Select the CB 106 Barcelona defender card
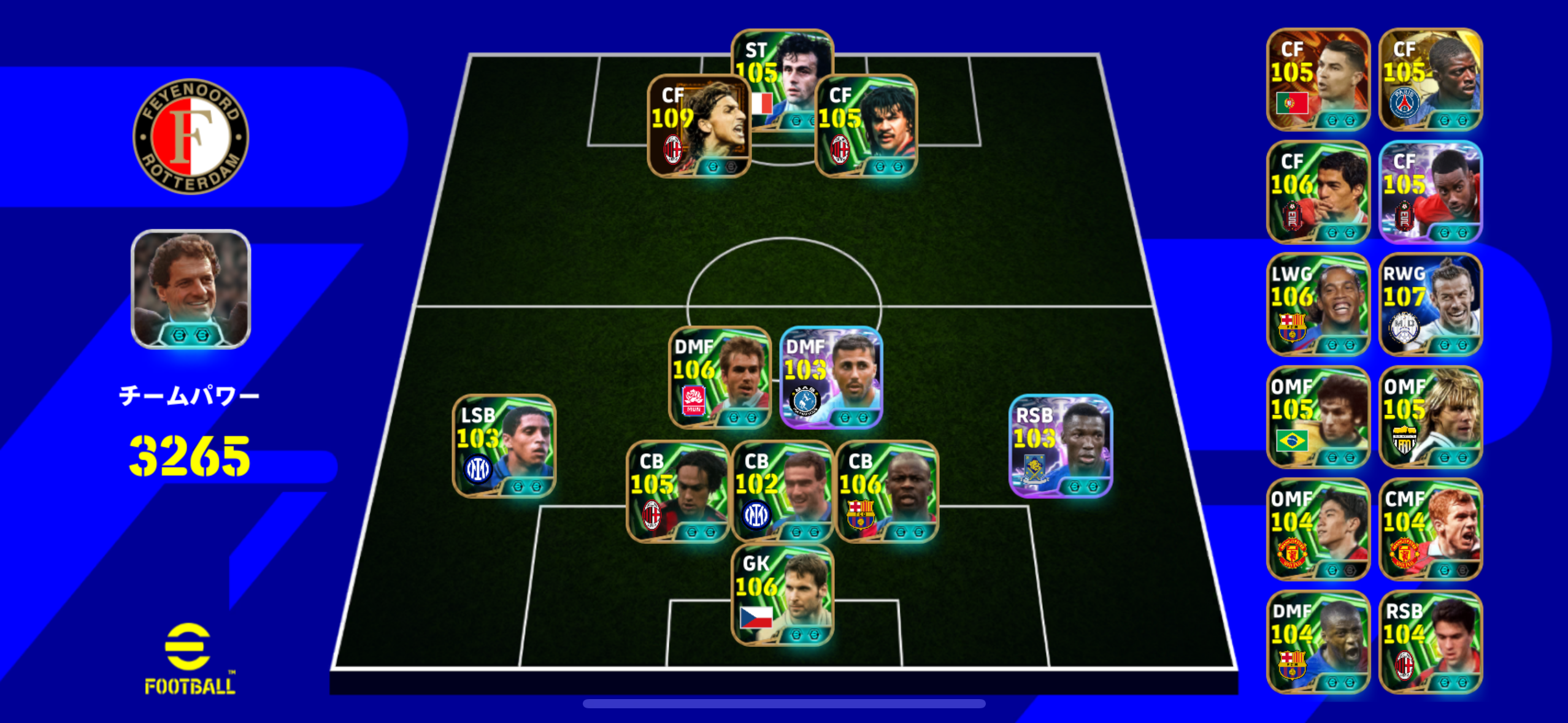 click(x=887, y=492)
